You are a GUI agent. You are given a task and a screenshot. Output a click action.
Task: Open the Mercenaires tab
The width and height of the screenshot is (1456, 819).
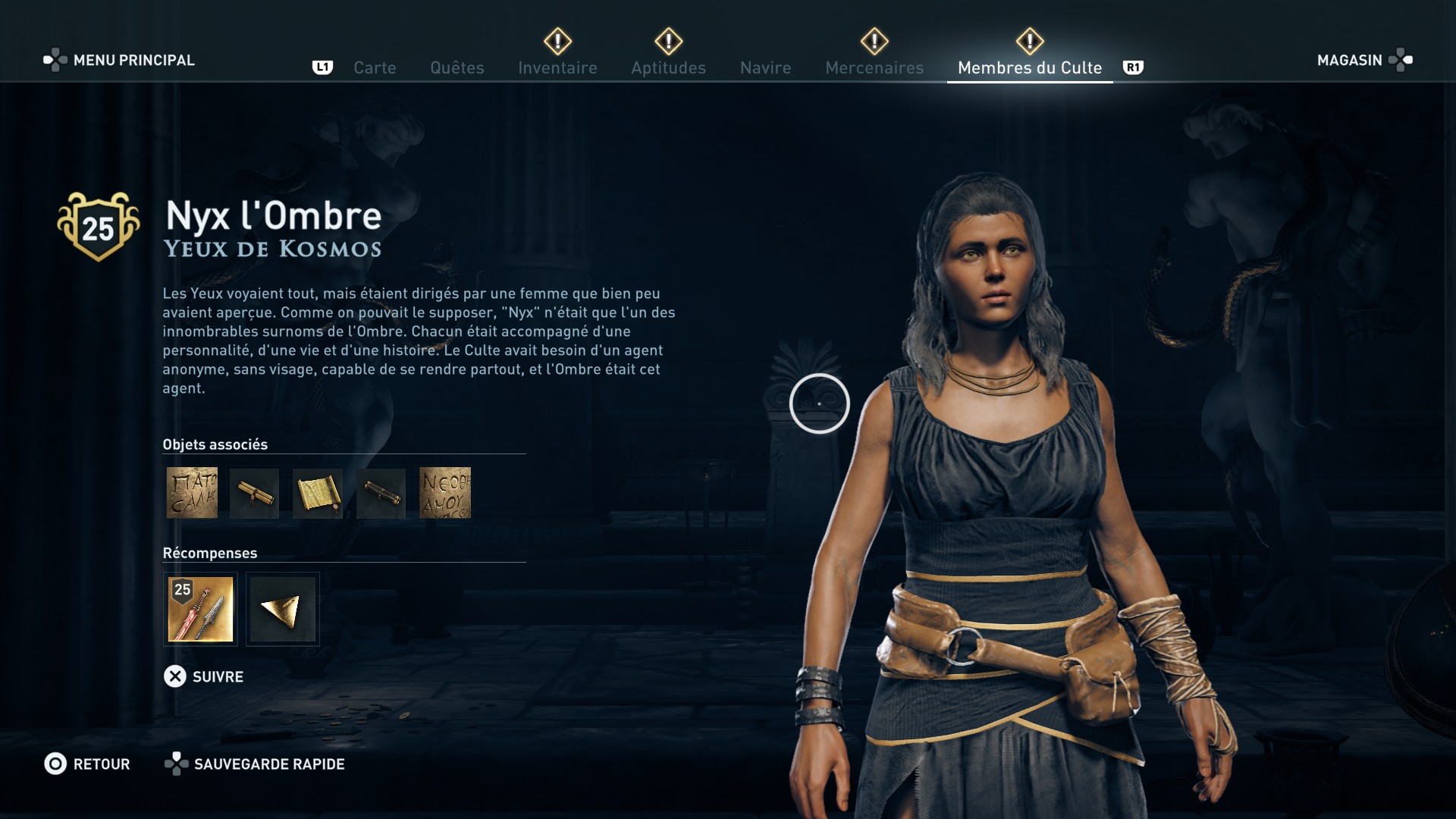click(x=874, y=67)
